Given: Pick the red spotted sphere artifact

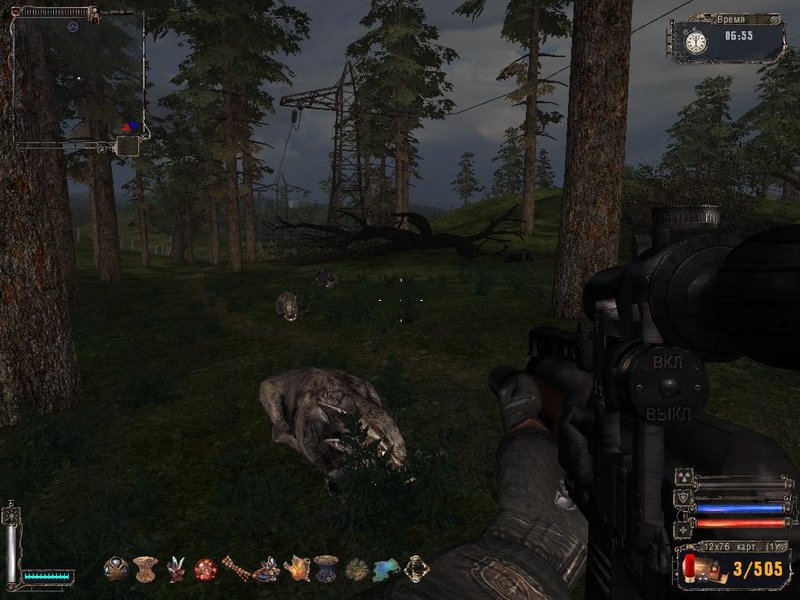Looking at the screenshot, I should (x=205, y=570).
